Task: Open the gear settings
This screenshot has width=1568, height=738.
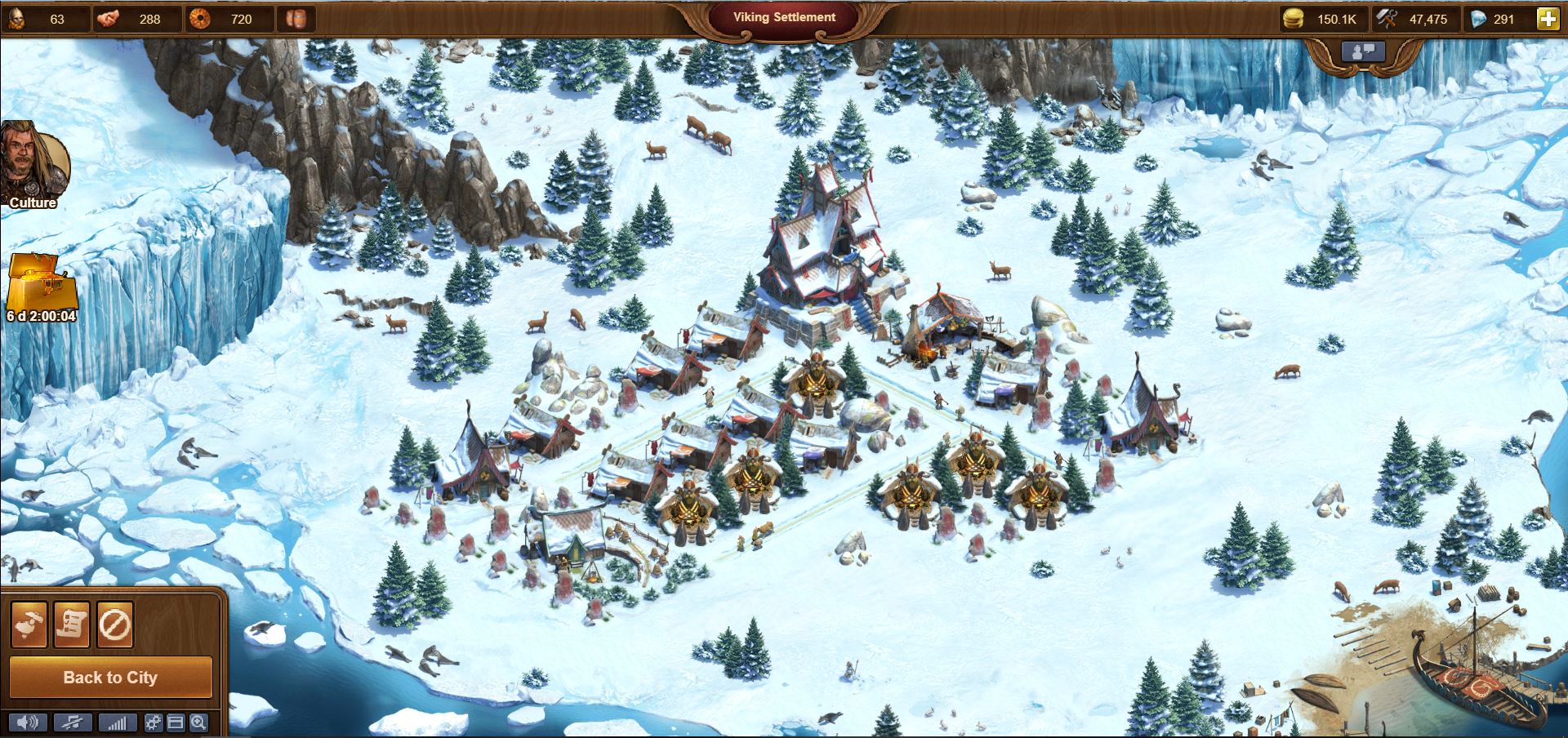Action: click(x=153, y=722)
